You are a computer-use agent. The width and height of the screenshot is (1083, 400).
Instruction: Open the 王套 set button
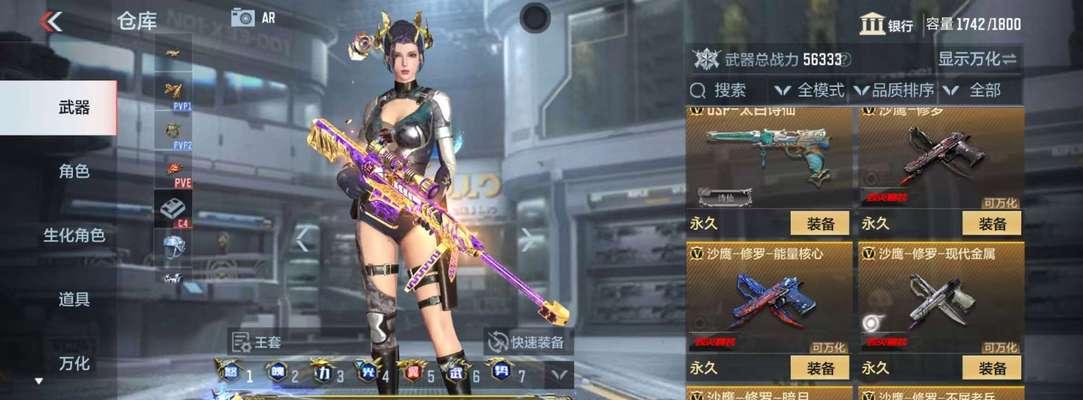tap(256, 342)
